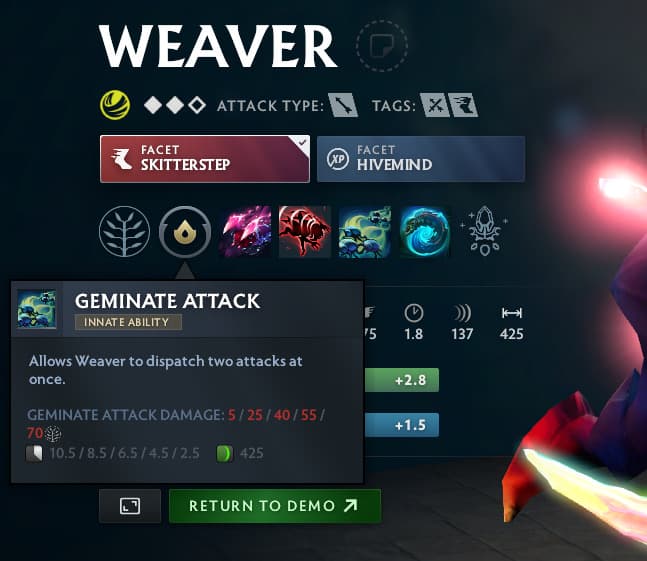The width and height of the screenshot is (647, 561).
Task: Click the expand view button
Action: [x=129, y=506]
